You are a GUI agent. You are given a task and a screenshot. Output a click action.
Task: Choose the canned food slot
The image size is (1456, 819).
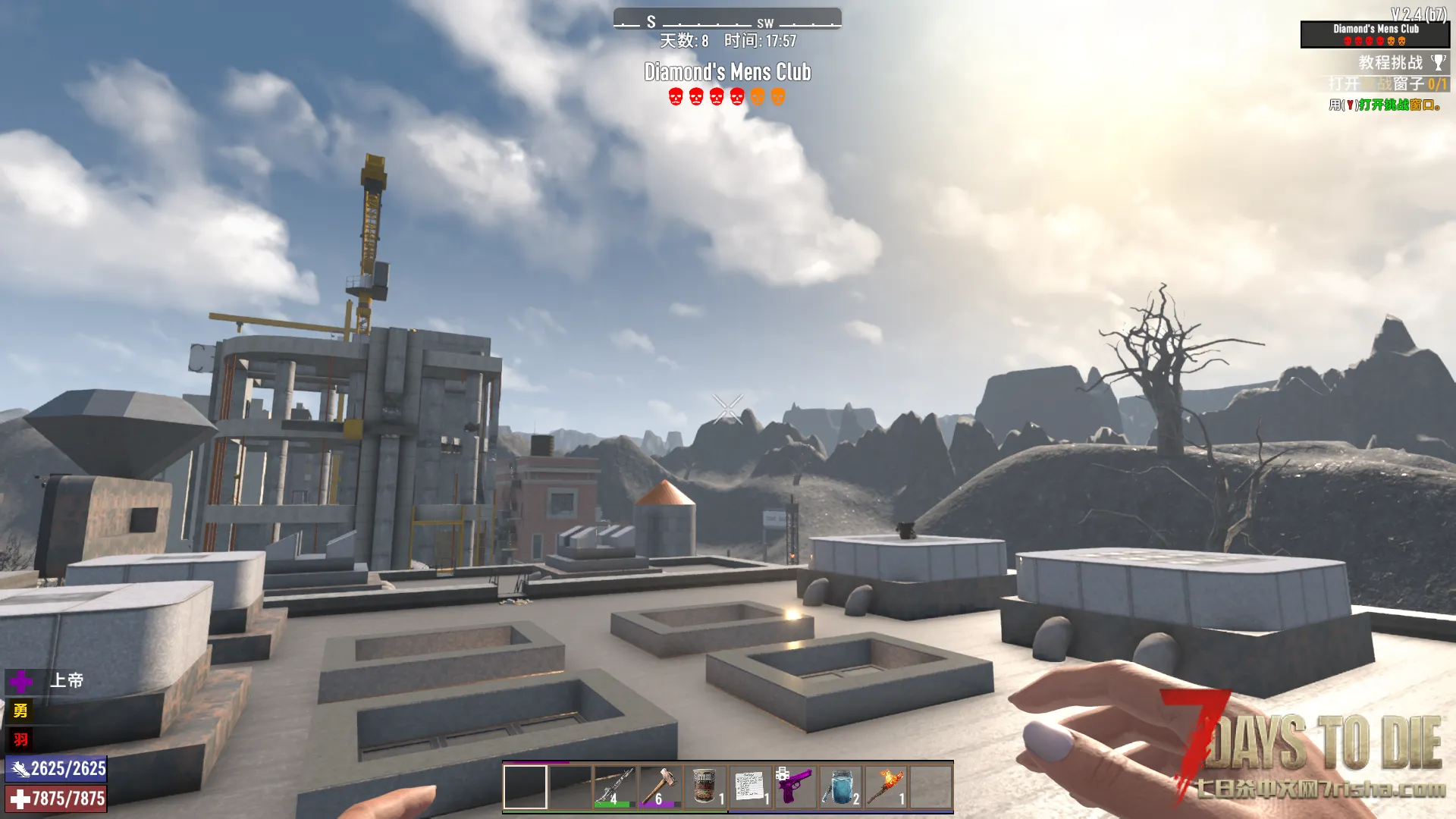pos(705,786)
